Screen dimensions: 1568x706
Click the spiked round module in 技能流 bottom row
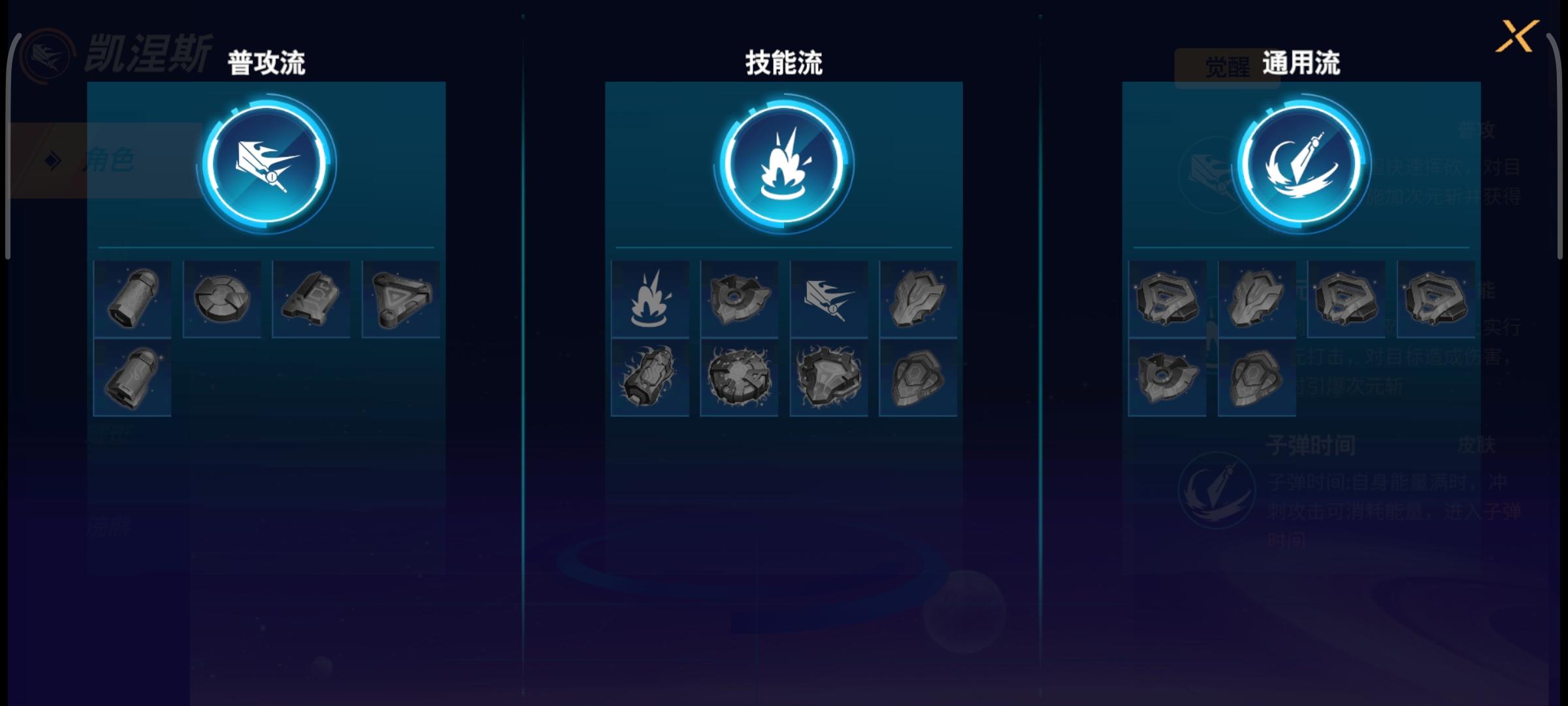pos(739,379)
